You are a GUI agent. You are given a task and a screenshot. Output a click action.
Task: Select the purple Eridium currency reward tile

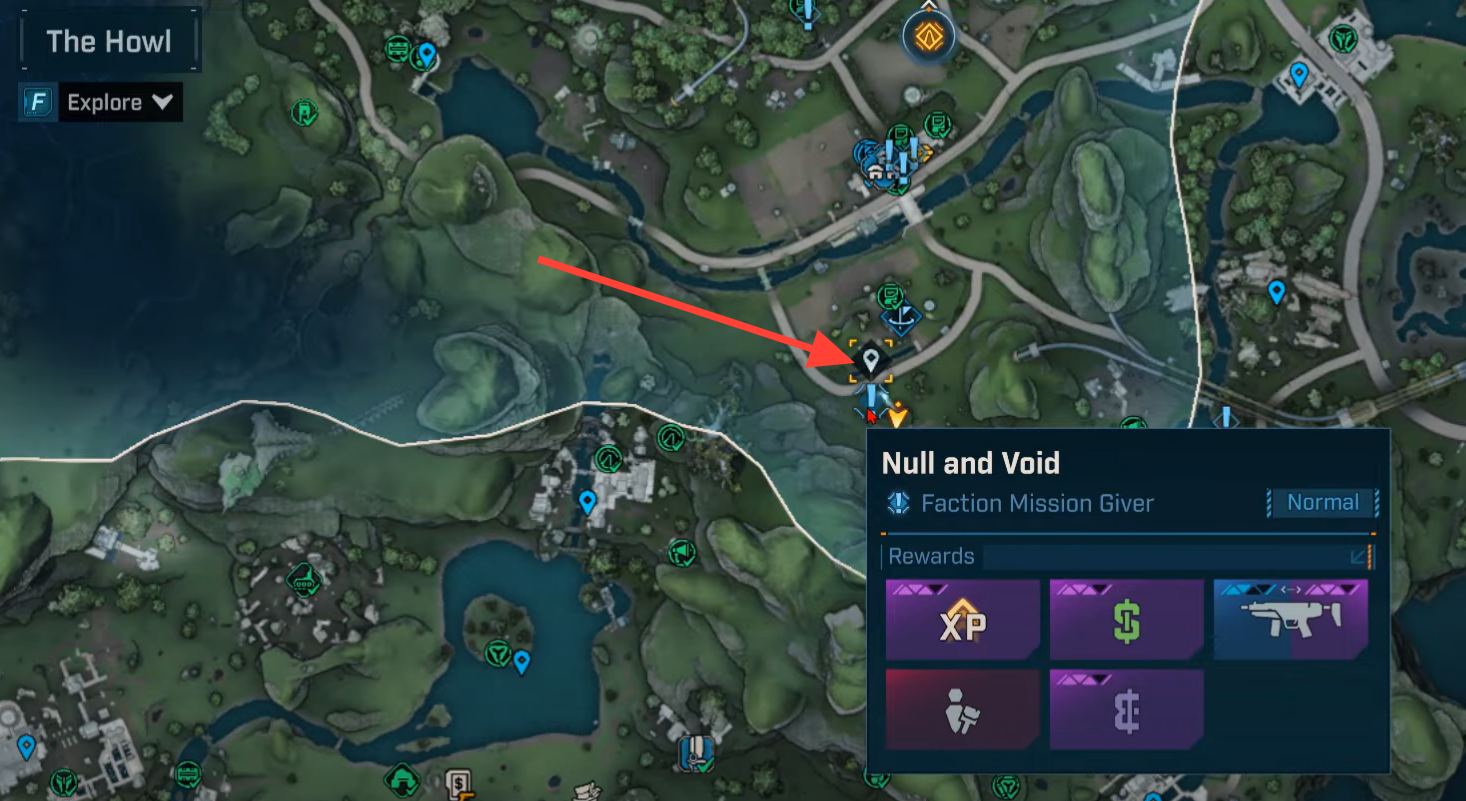(1126, 710)
